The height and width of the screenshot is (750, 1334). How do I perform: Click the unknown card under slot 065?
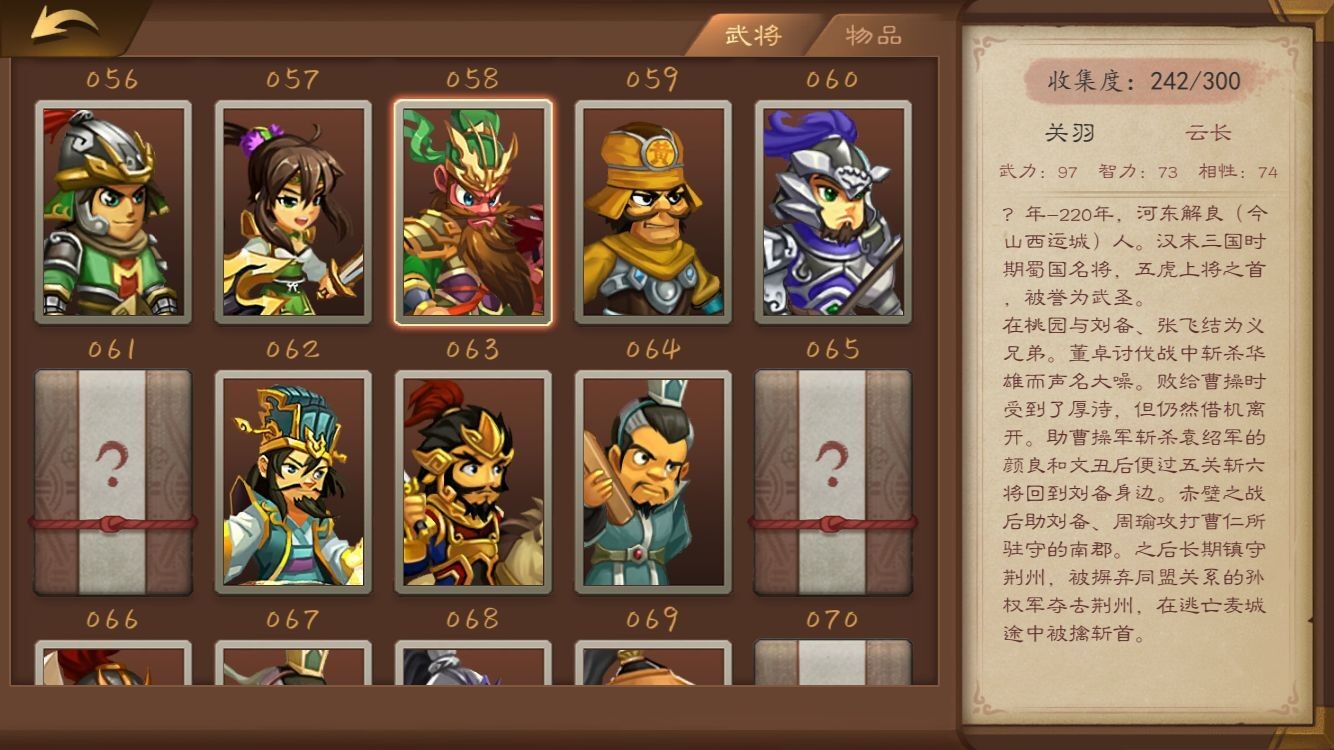click(x=833, y=482)
